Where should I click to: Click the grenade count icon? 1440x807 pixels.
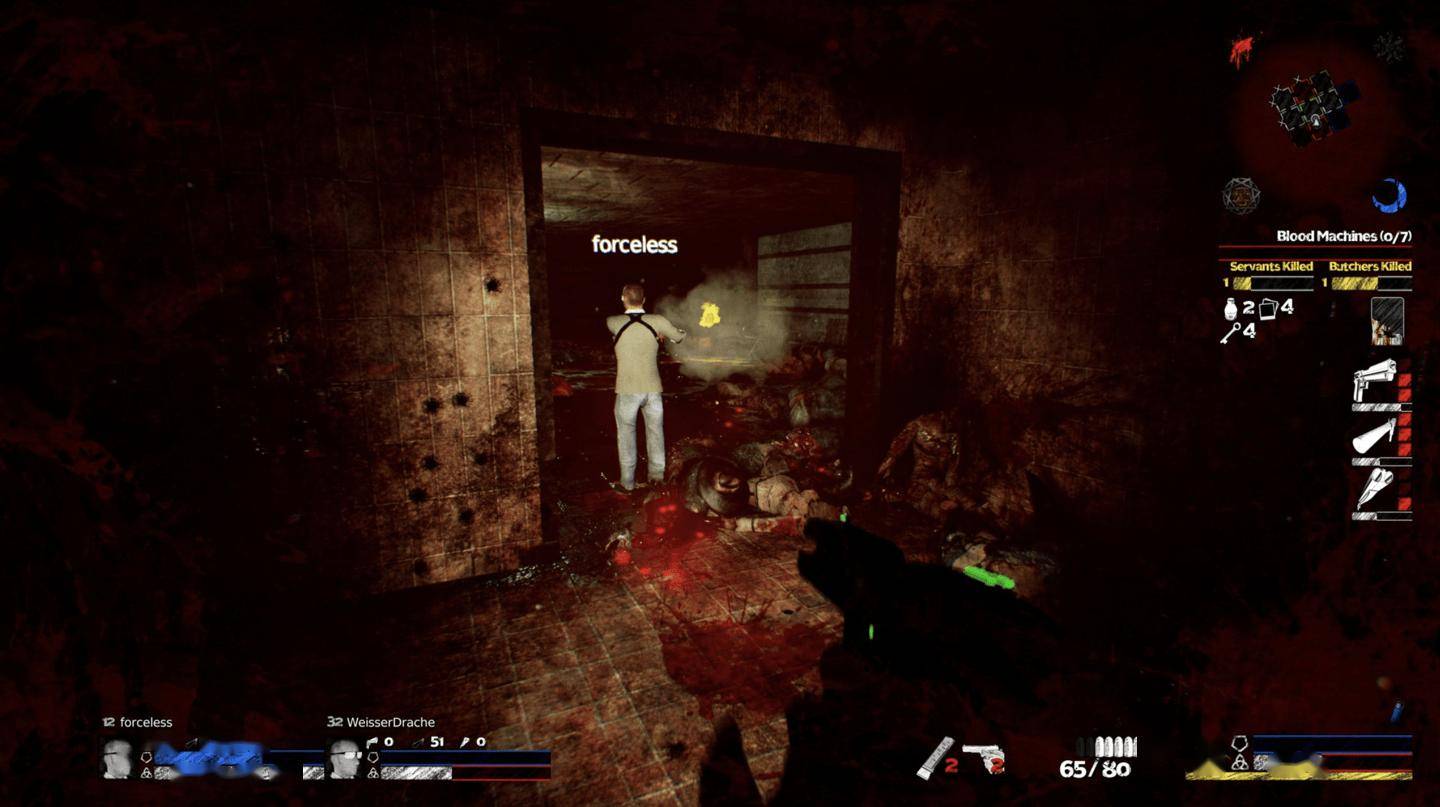point(1232,308)
